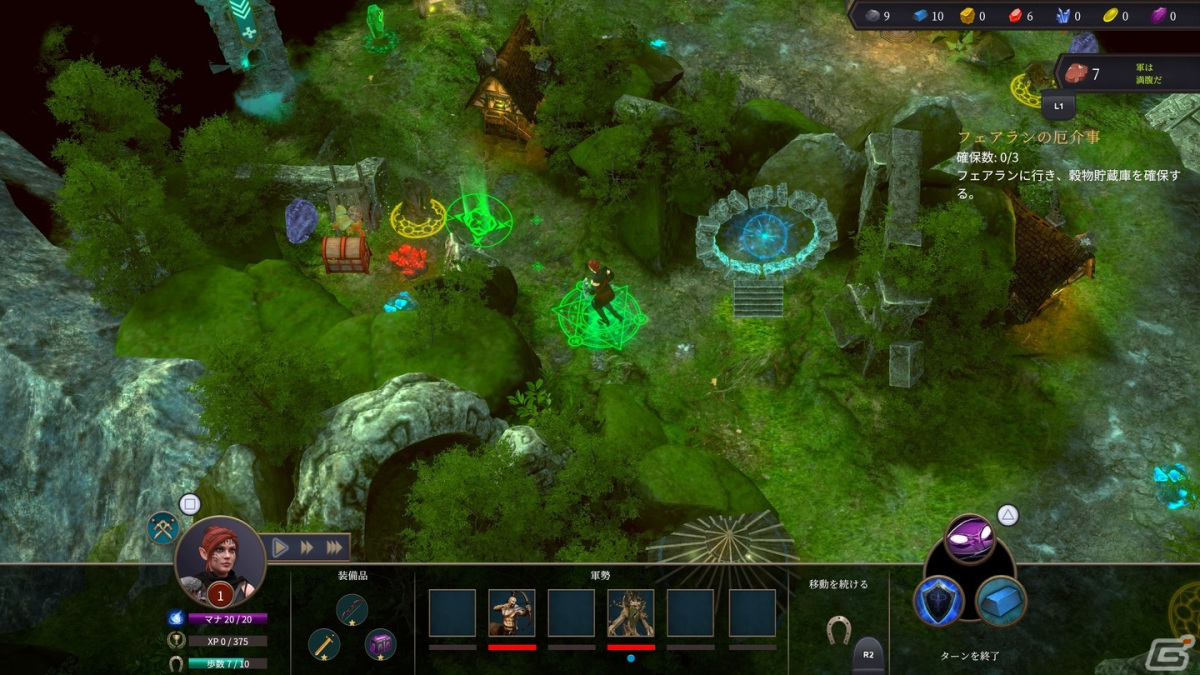Select the centaur archer army unit
Image resolution: width=1200 pixels, height=675 pixels.
coord(512,613)
